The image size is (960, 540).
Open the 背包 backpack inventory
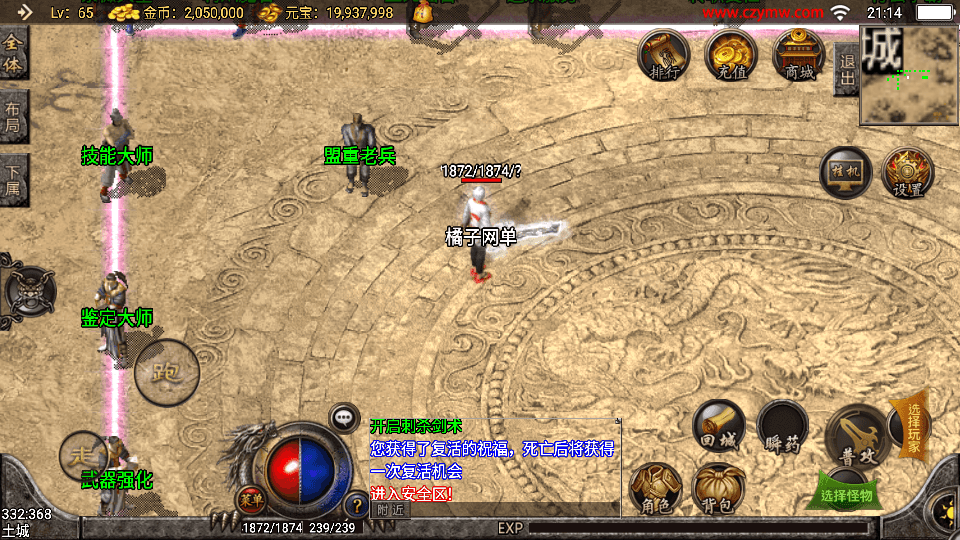(x=718, y=489)
